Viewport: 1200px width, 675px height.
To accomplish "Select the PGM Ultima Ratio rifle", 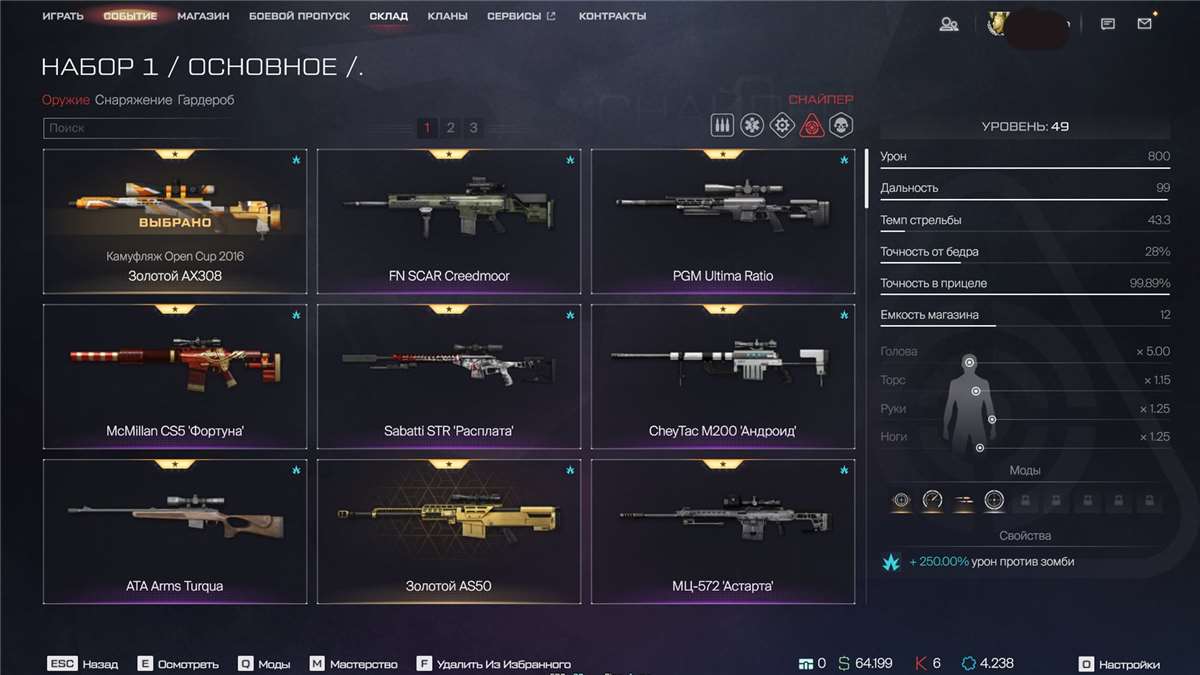I will [x=723, y=222].
